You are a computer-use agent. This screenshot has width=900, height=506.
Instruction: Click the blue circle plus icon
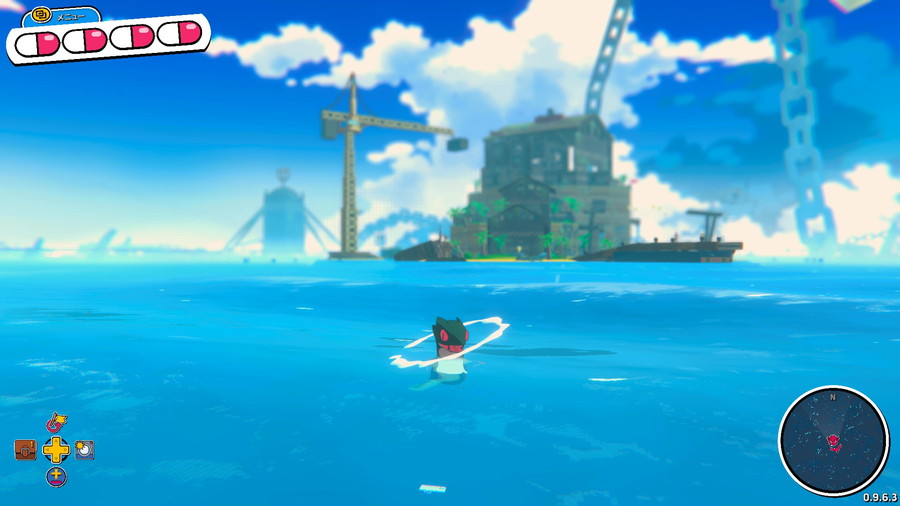[x=57, y=477]
